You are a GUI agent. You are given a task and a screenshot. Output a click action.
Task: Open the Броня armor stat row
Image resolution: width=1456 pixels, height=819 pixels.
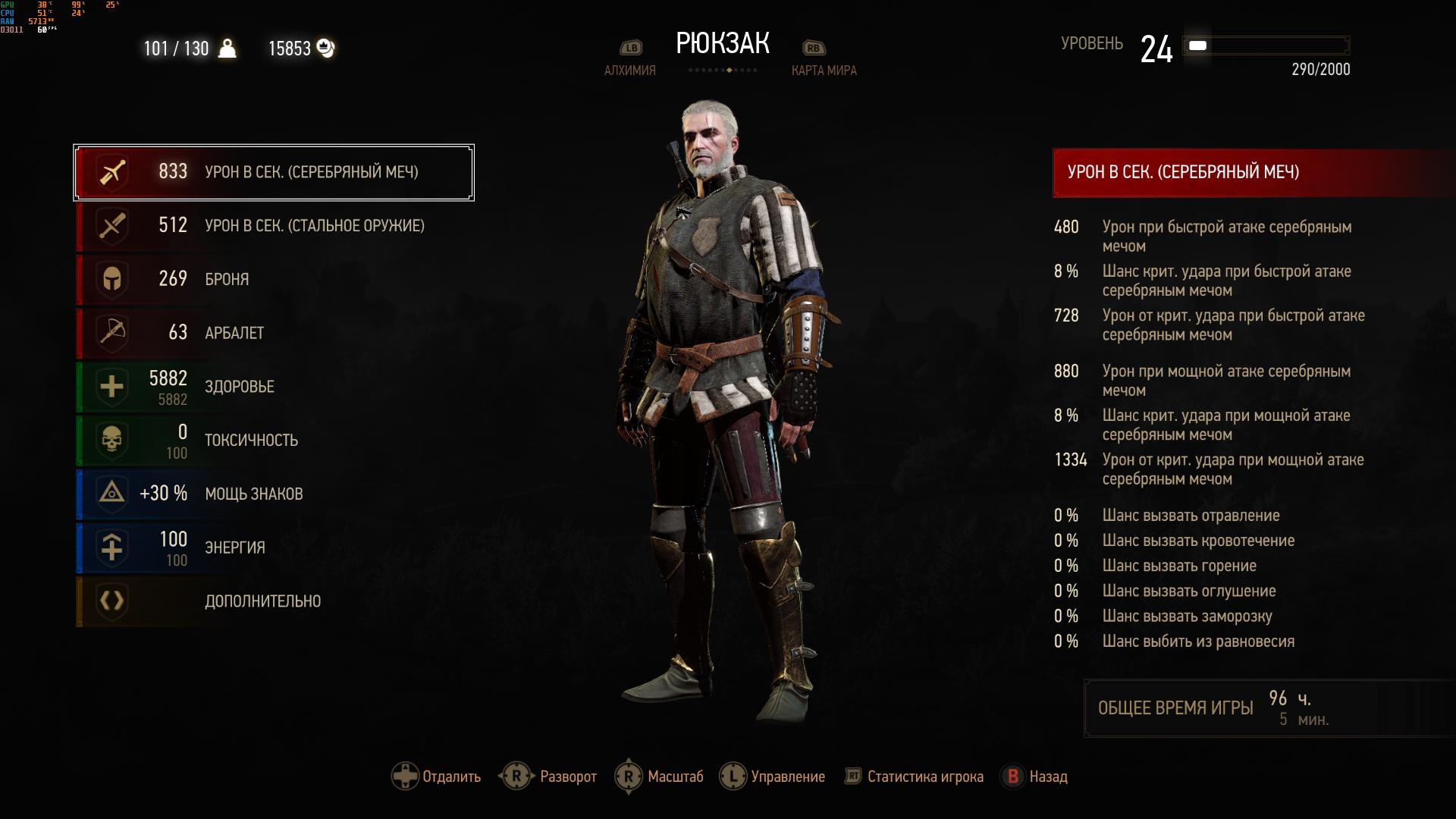[273, 279]
